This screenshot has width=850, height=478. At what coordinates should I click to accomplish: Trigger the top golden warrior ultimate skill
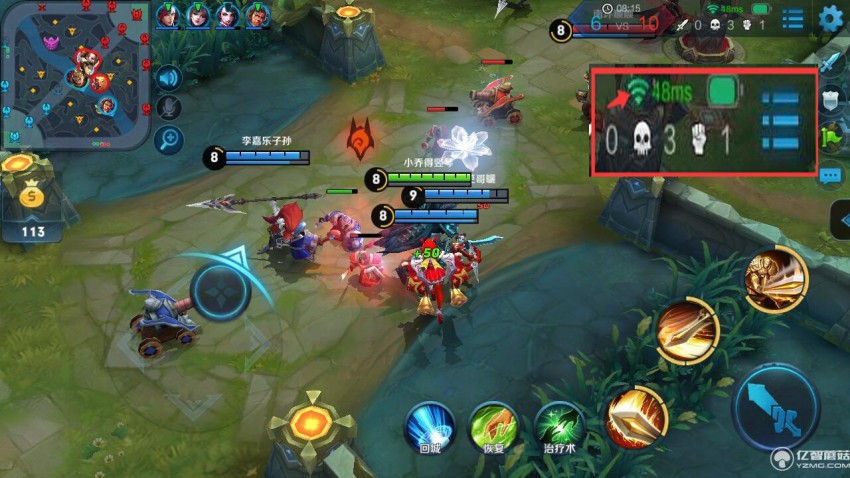[775, 276]
